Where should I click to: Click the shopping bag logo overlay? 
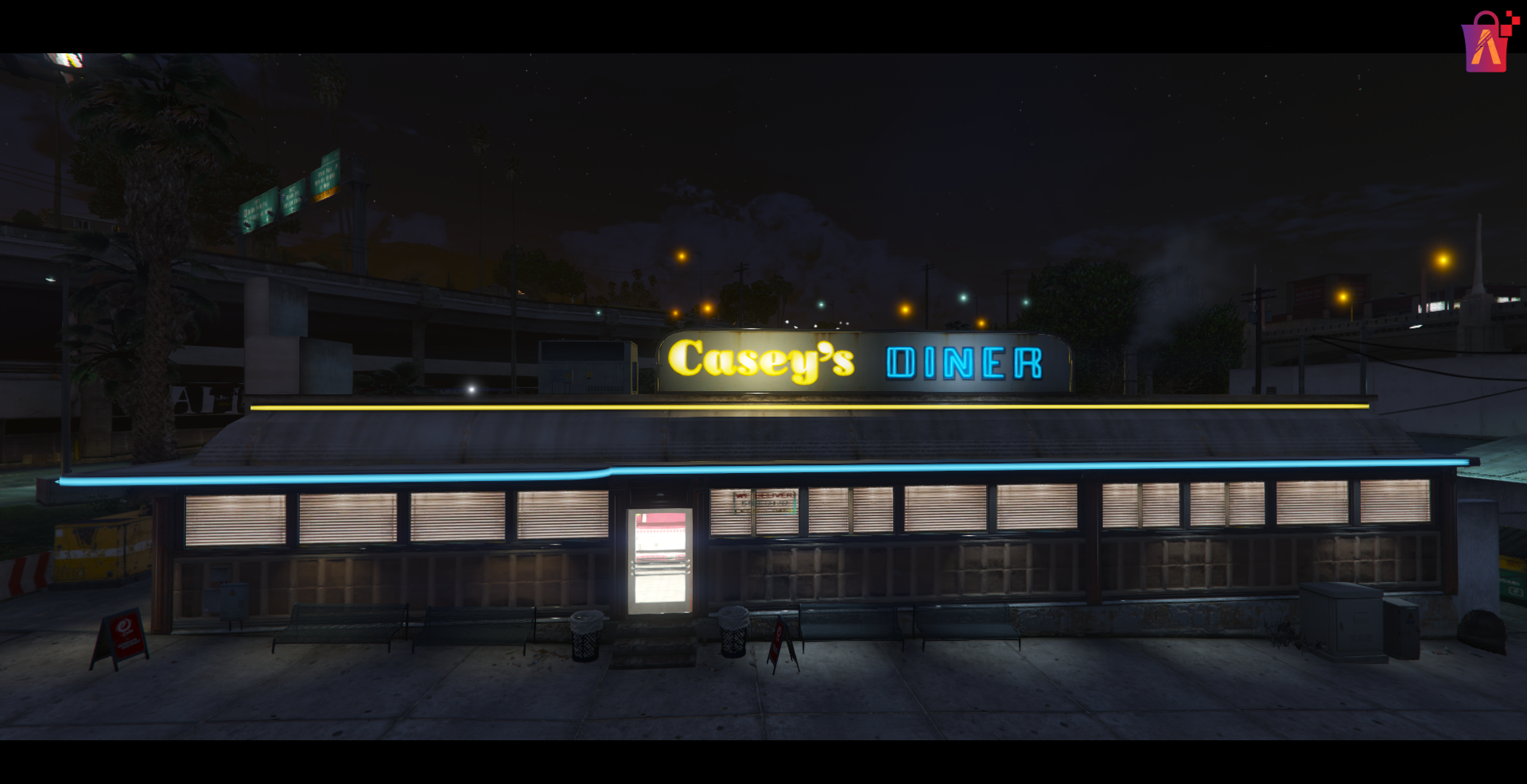pos(1486,43)
